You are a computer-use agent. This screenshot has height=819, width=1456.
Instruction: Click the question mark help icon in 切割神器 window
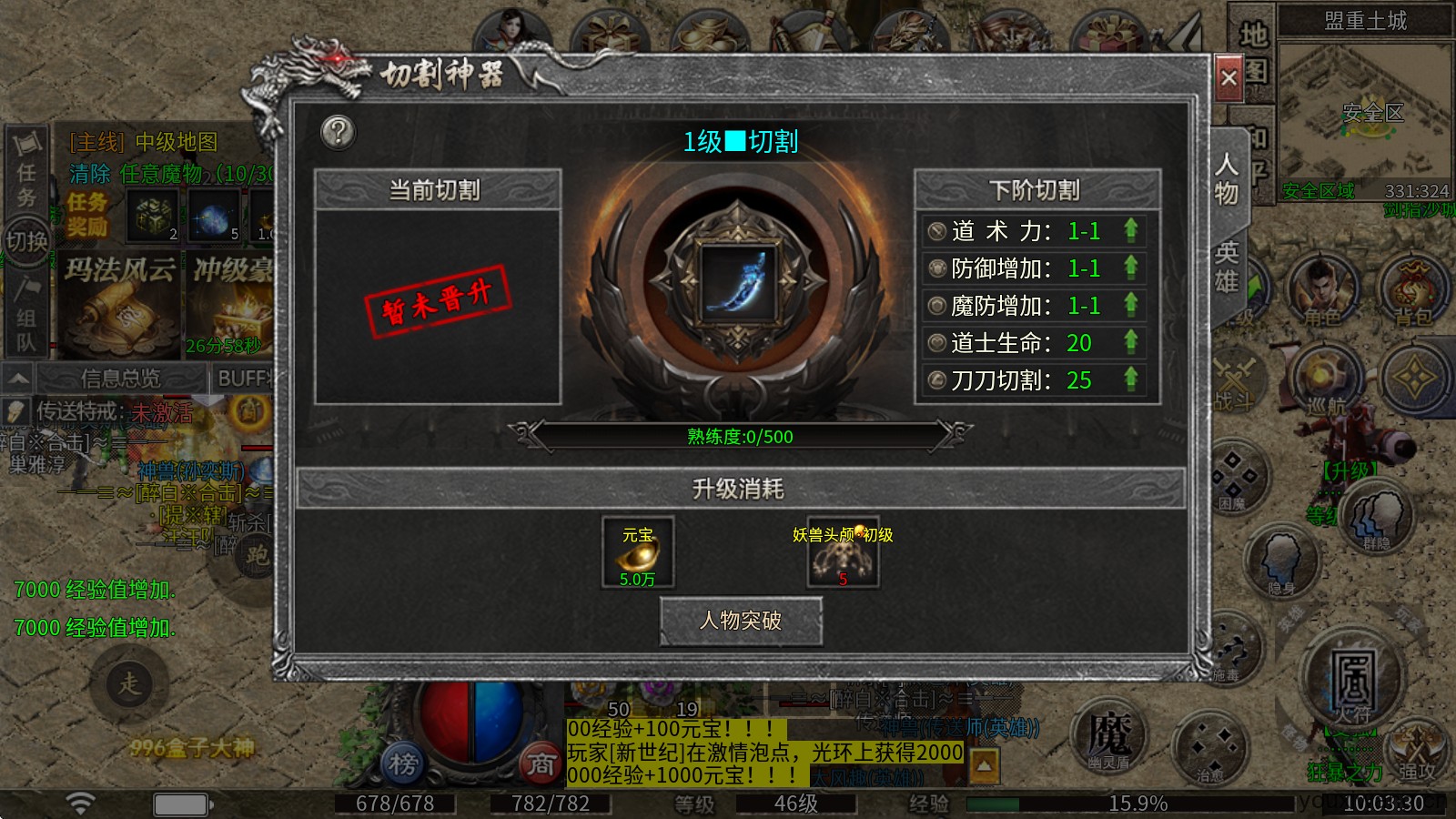point(338,134)
